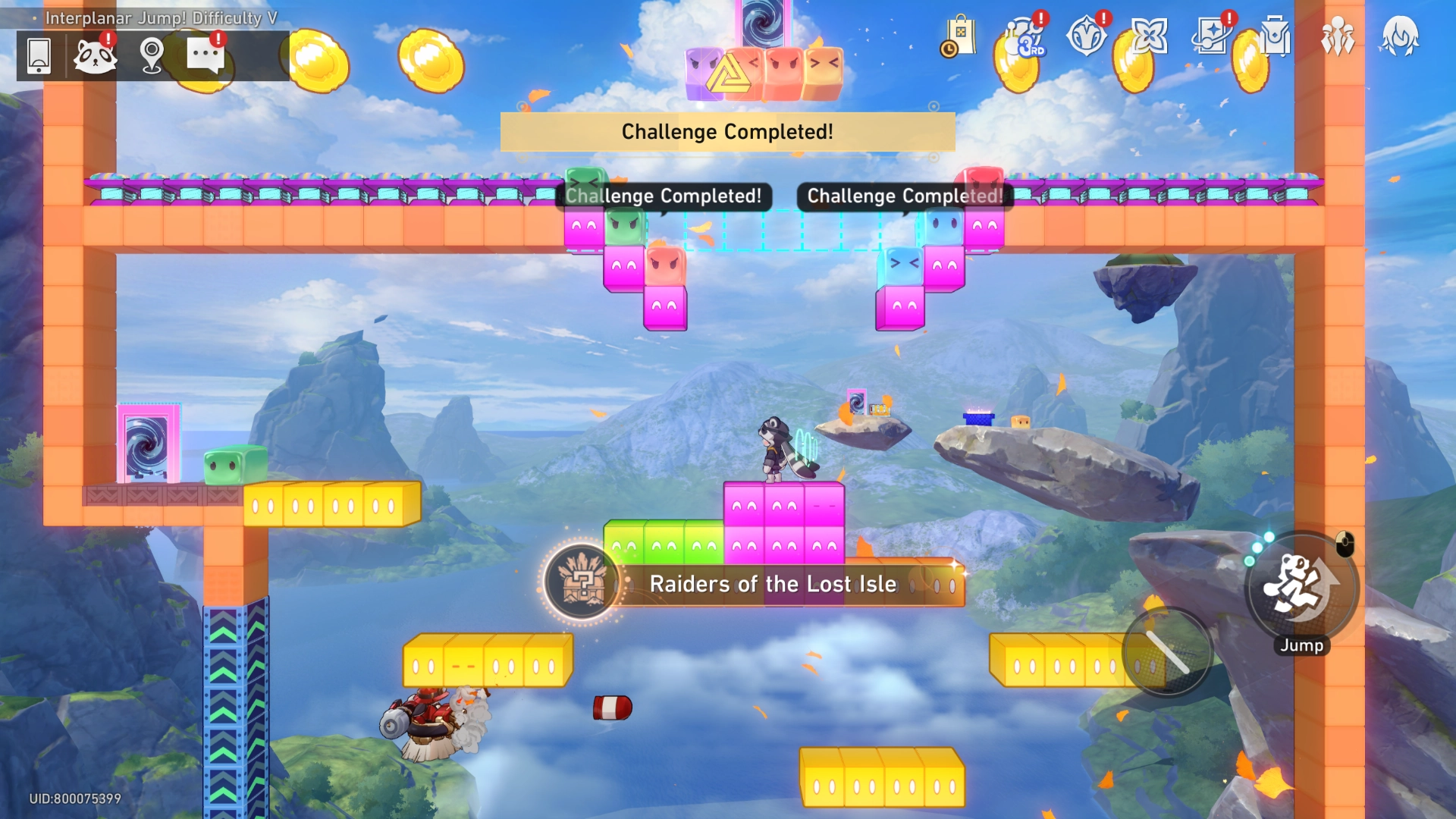This screenshot has height=819, width=1456.
Task: Open the phone menu icon
Action: tap(39, 55)
